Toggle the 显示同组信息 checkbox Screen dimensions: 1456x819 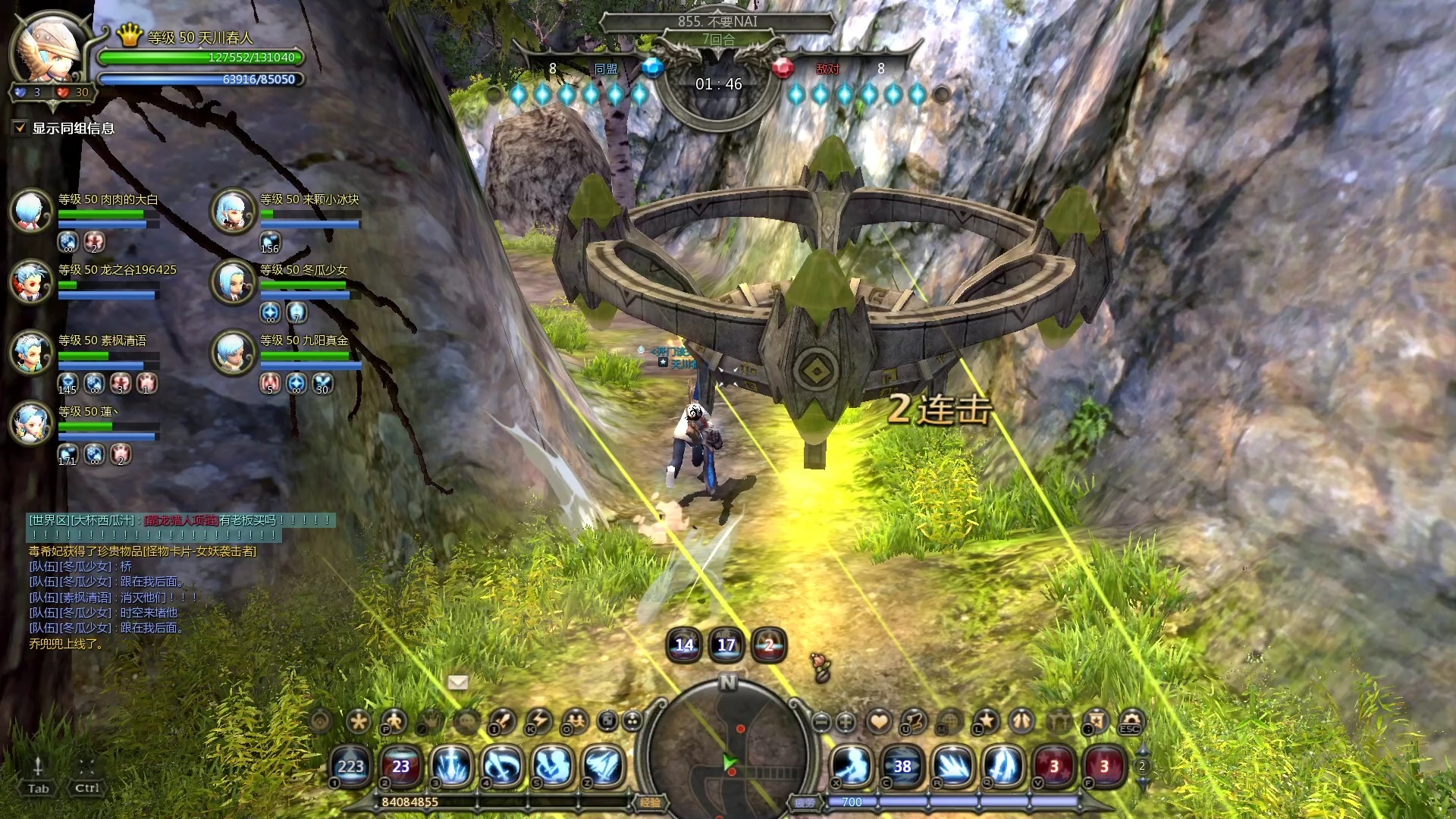pos(20,128)
